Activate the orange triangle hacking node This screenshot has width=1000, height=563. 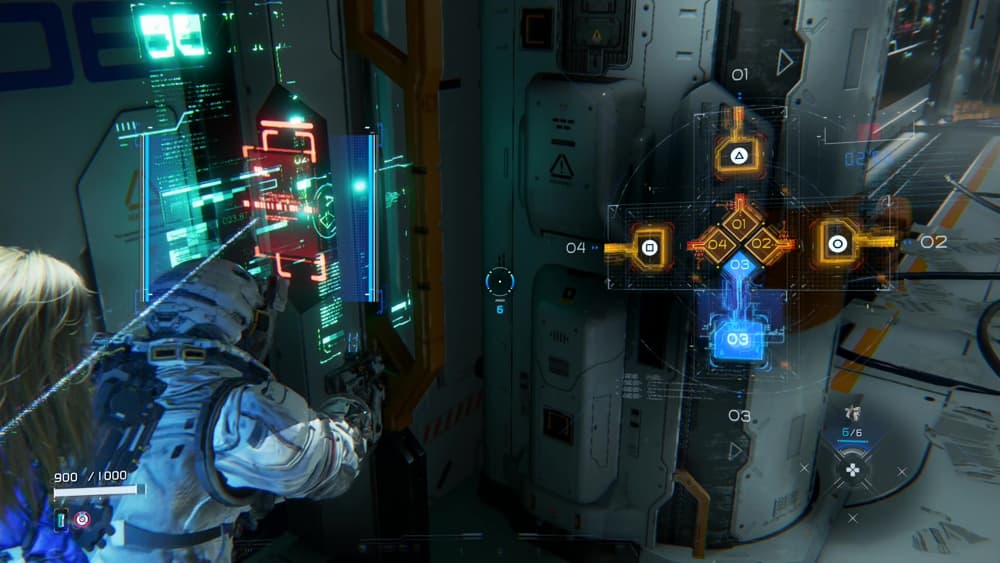[739, 155]
